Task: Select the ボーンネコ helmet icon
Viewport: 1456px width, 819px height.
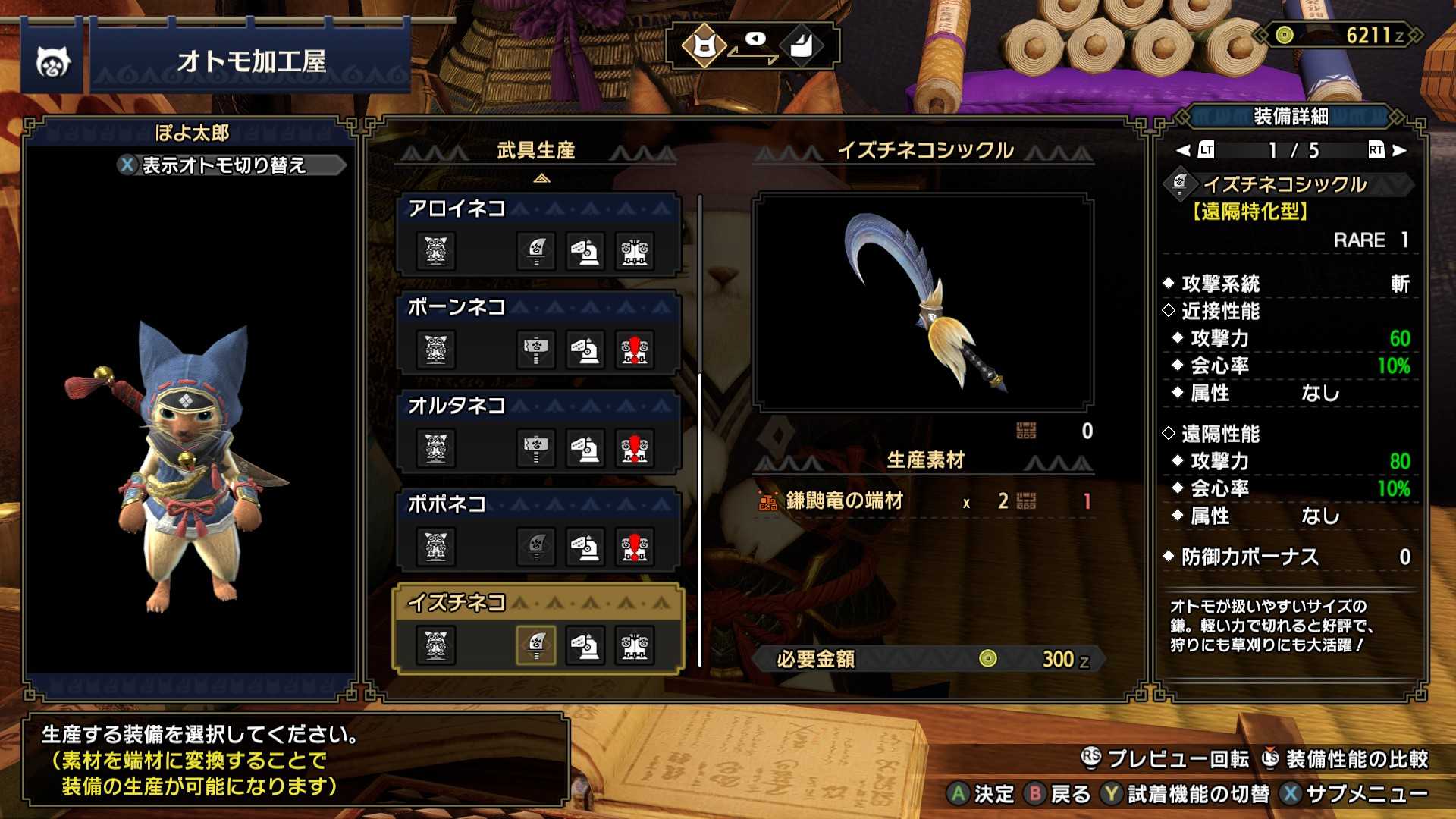Action: [585, 350]
